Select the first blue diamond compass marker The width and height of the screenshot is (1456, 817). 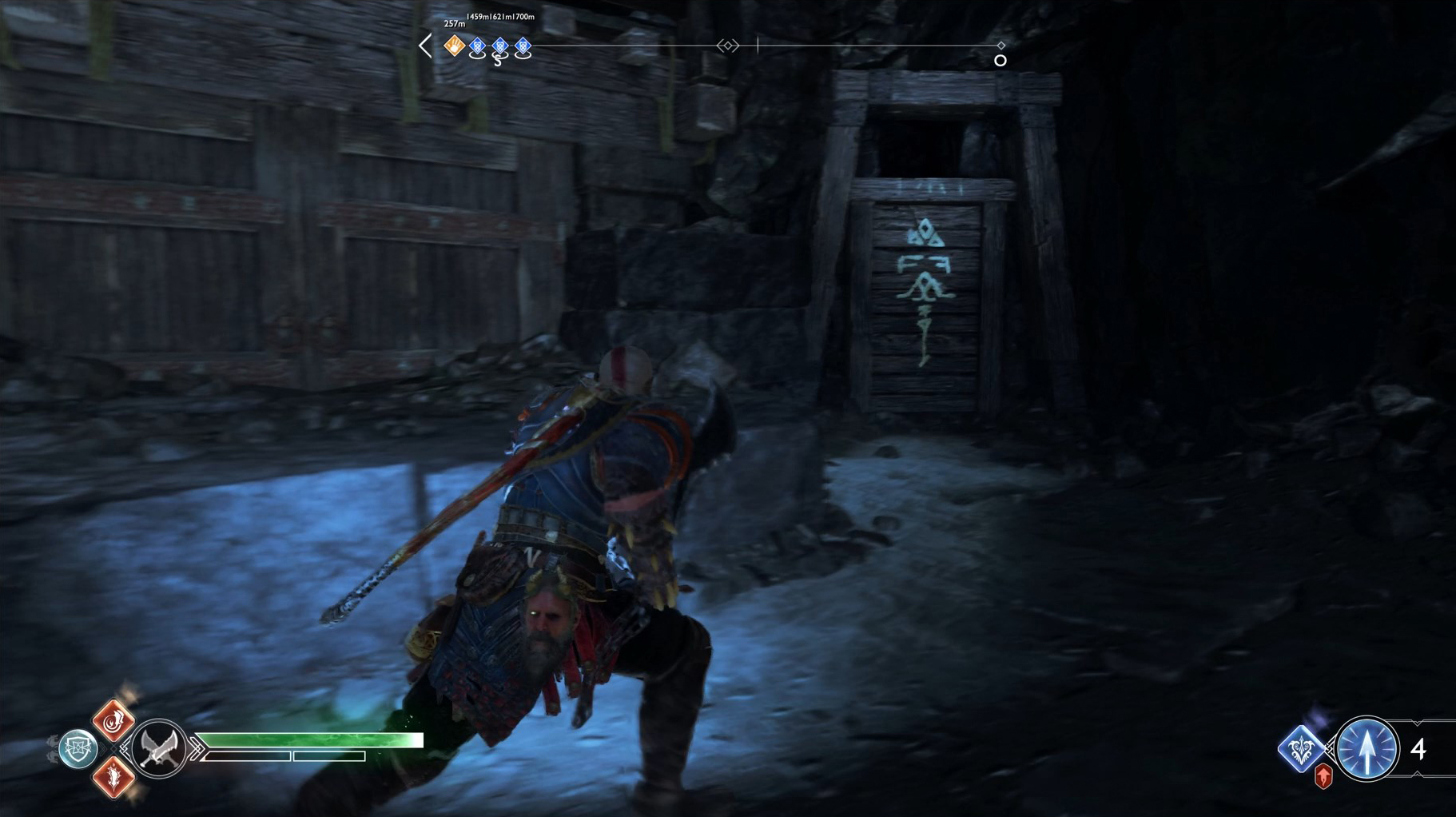(x=478, y=47)
